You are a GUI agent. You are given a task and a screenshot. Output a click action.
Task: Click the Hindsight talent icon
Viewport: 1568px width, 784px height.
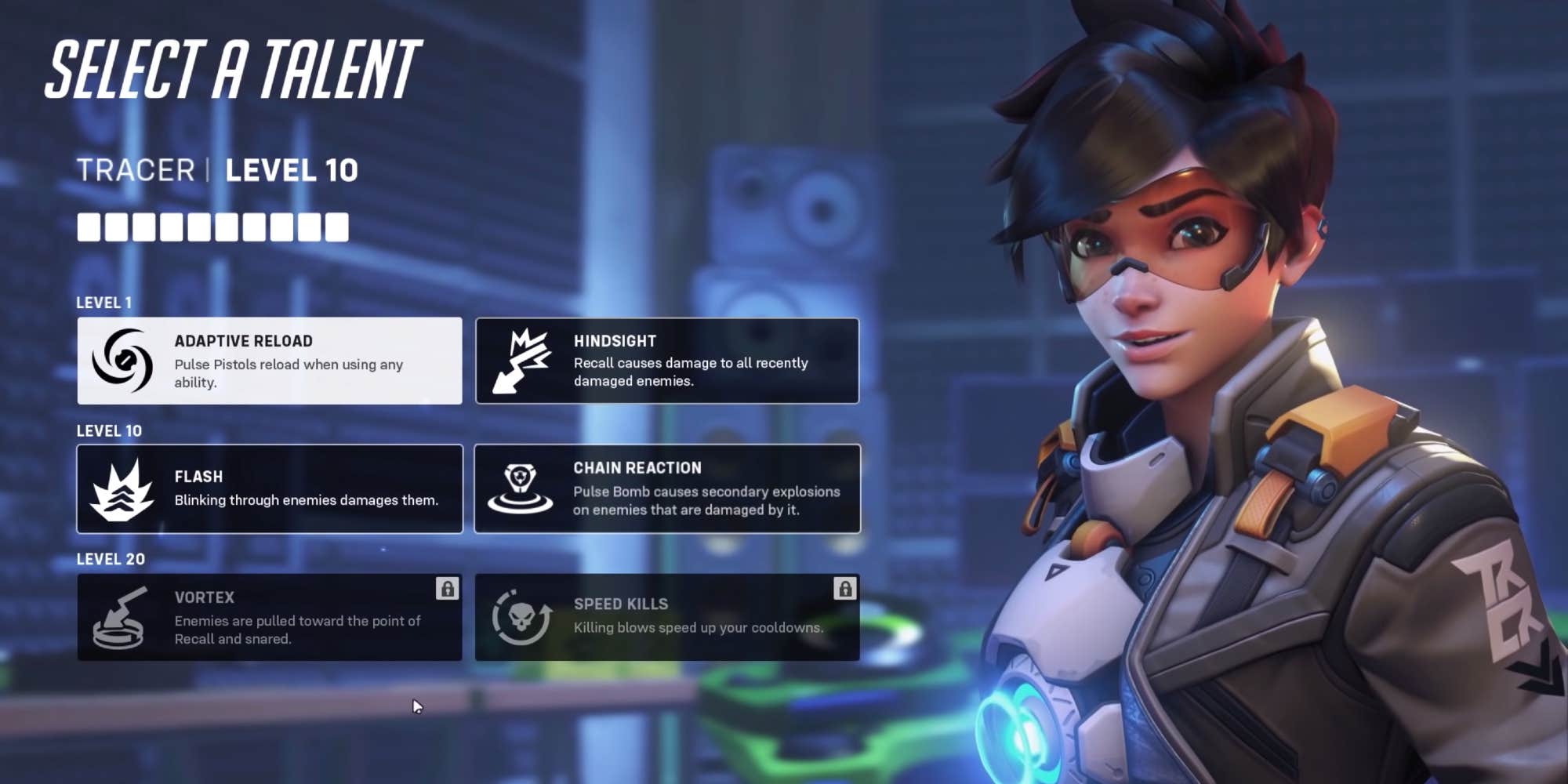tap(521, 361)
